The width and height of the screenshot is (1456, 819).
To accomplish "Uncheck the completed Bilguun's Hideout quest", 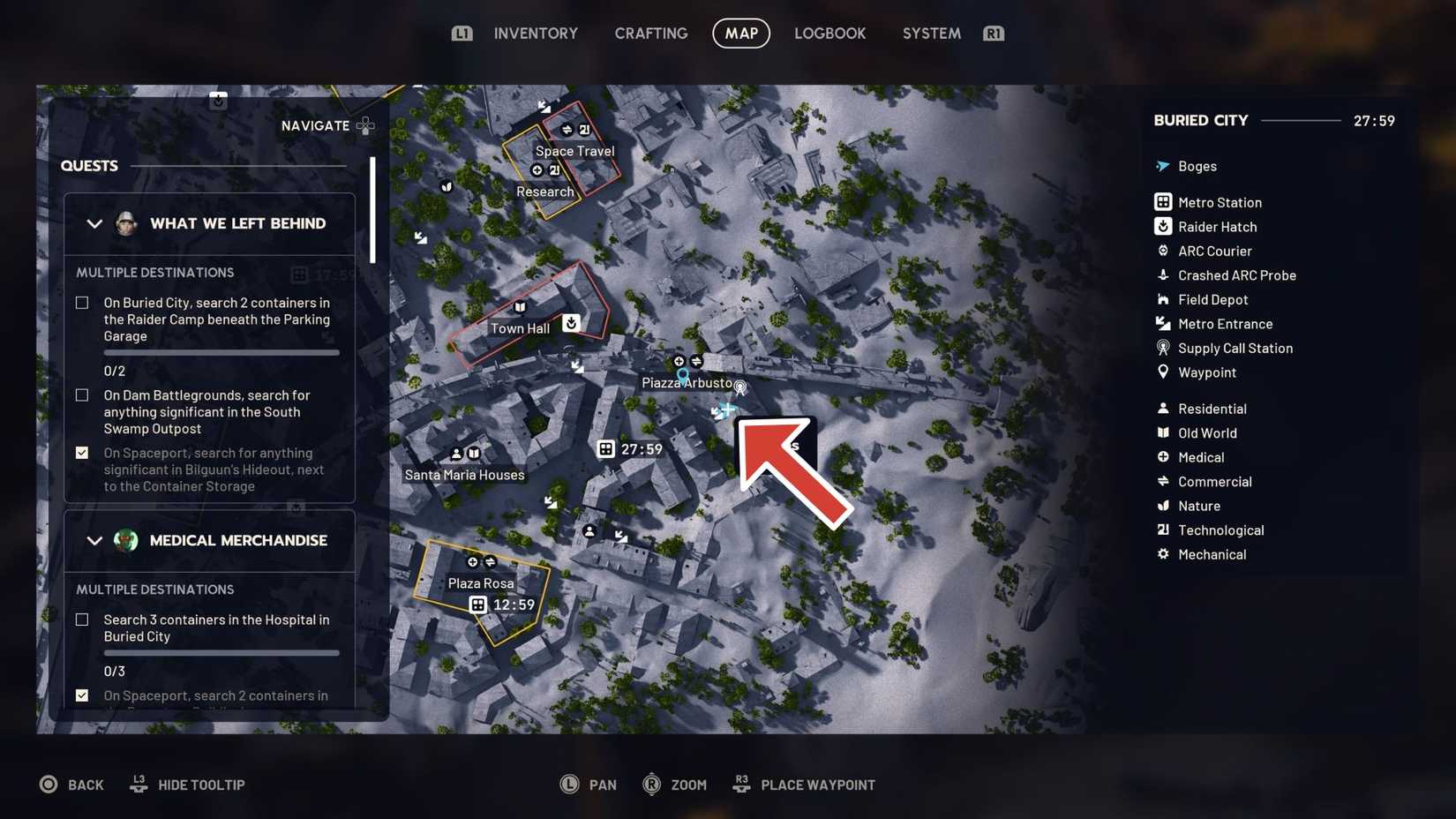I will tap(82, 453).
